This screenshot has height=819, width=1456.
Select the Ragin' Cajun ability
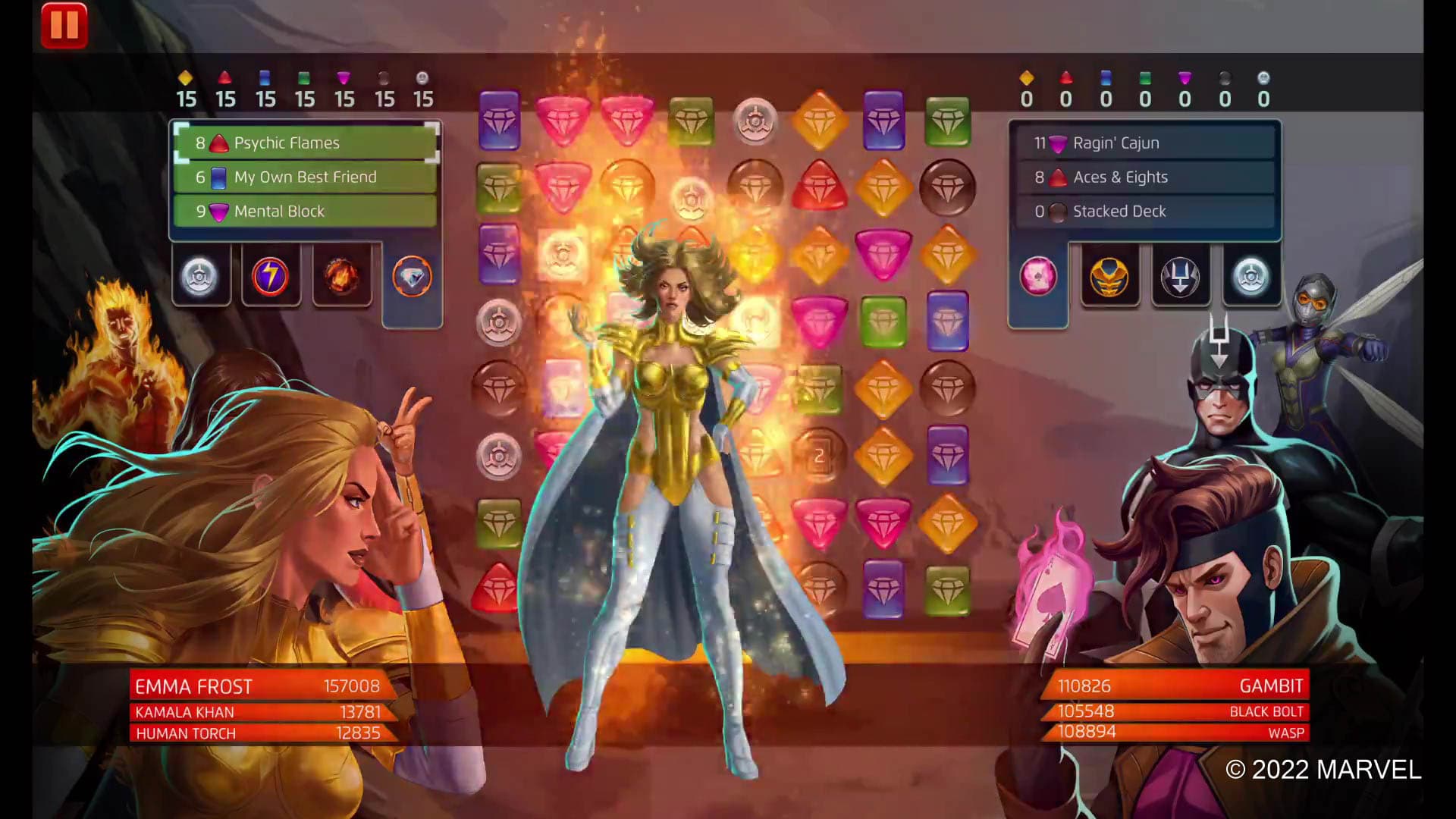[1147, 143]
